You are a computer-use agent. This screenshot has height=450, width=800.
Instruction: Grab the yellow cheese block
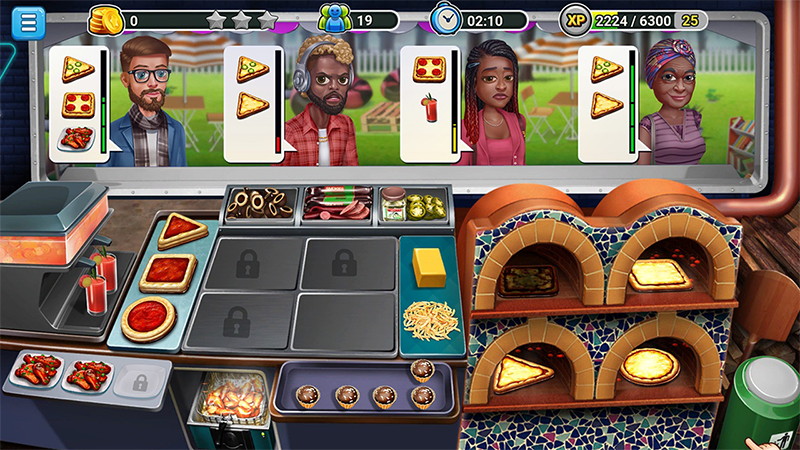point(429,268)
